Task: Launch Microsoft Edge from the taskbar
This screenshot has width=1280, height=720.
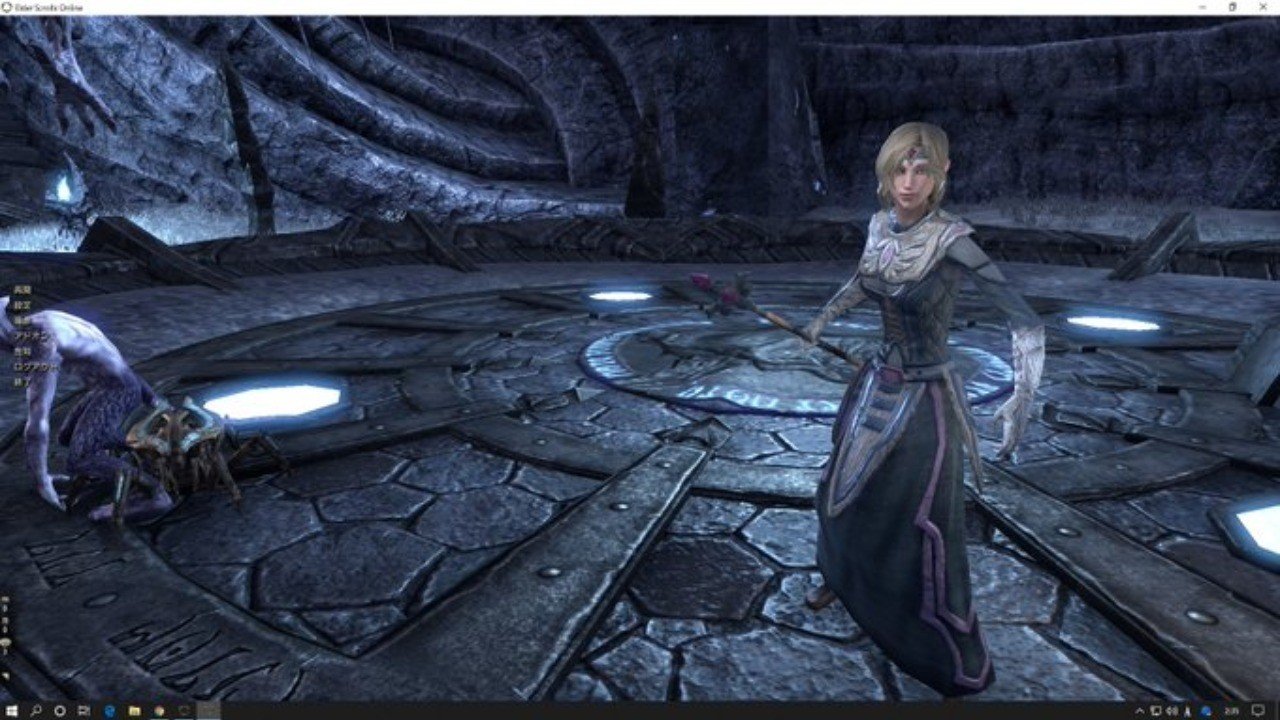Action: pos(109,711)
